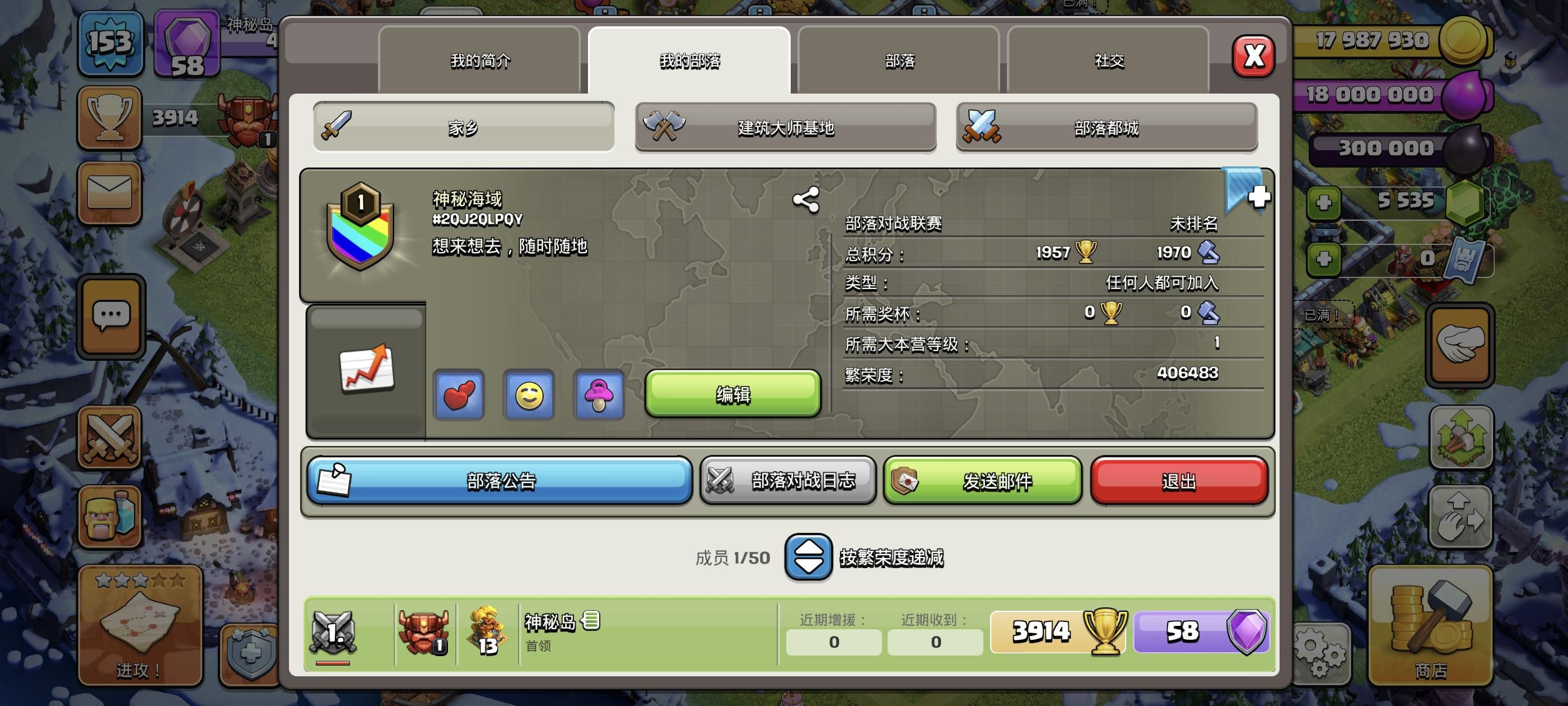Switch to the 社交 tab
Viewport: 1568px width, 706px height.
click(1109, 61)
